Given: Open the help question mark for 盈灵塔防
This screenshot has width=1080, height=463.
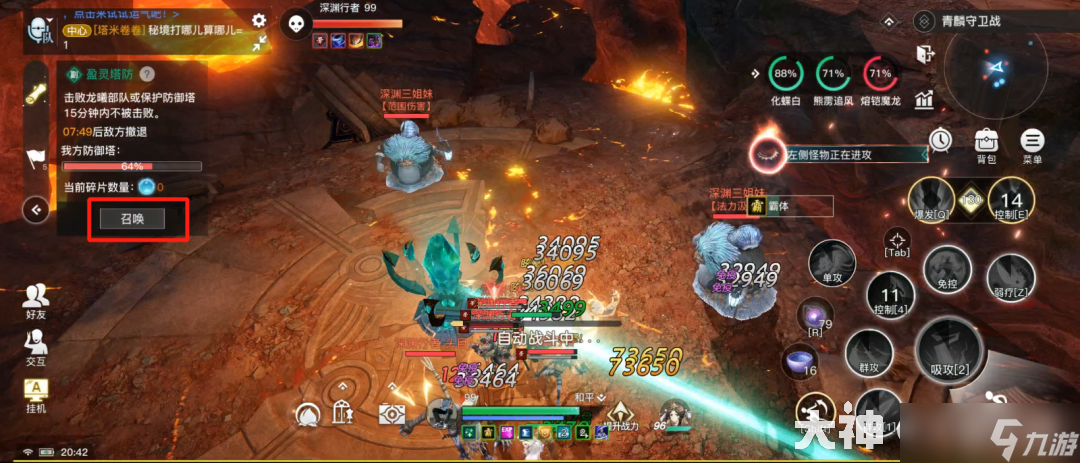Looking at the screenshot, I should point(146,74).
